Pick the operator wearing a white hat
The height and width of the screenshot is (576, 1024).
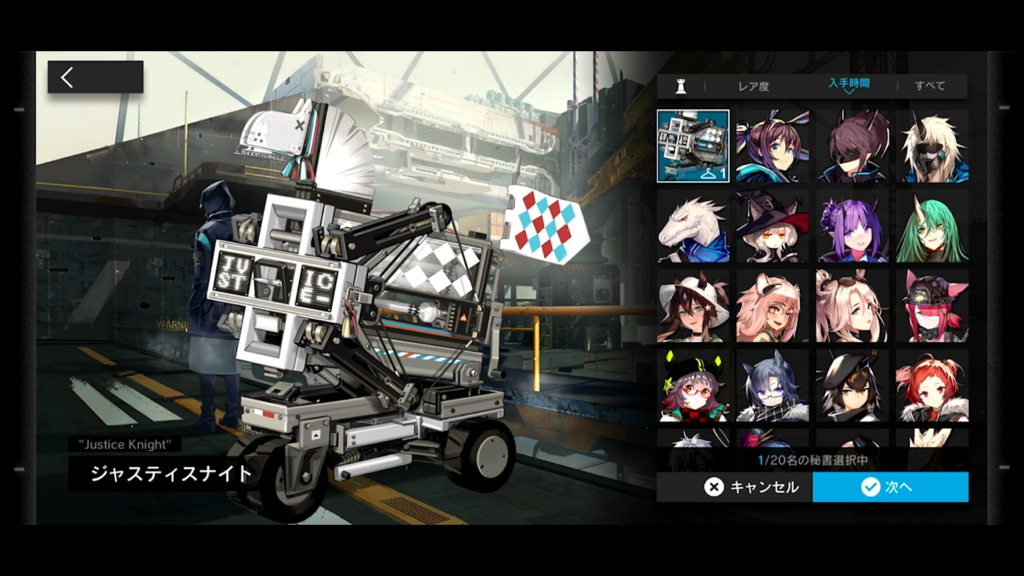pos(693,306)
